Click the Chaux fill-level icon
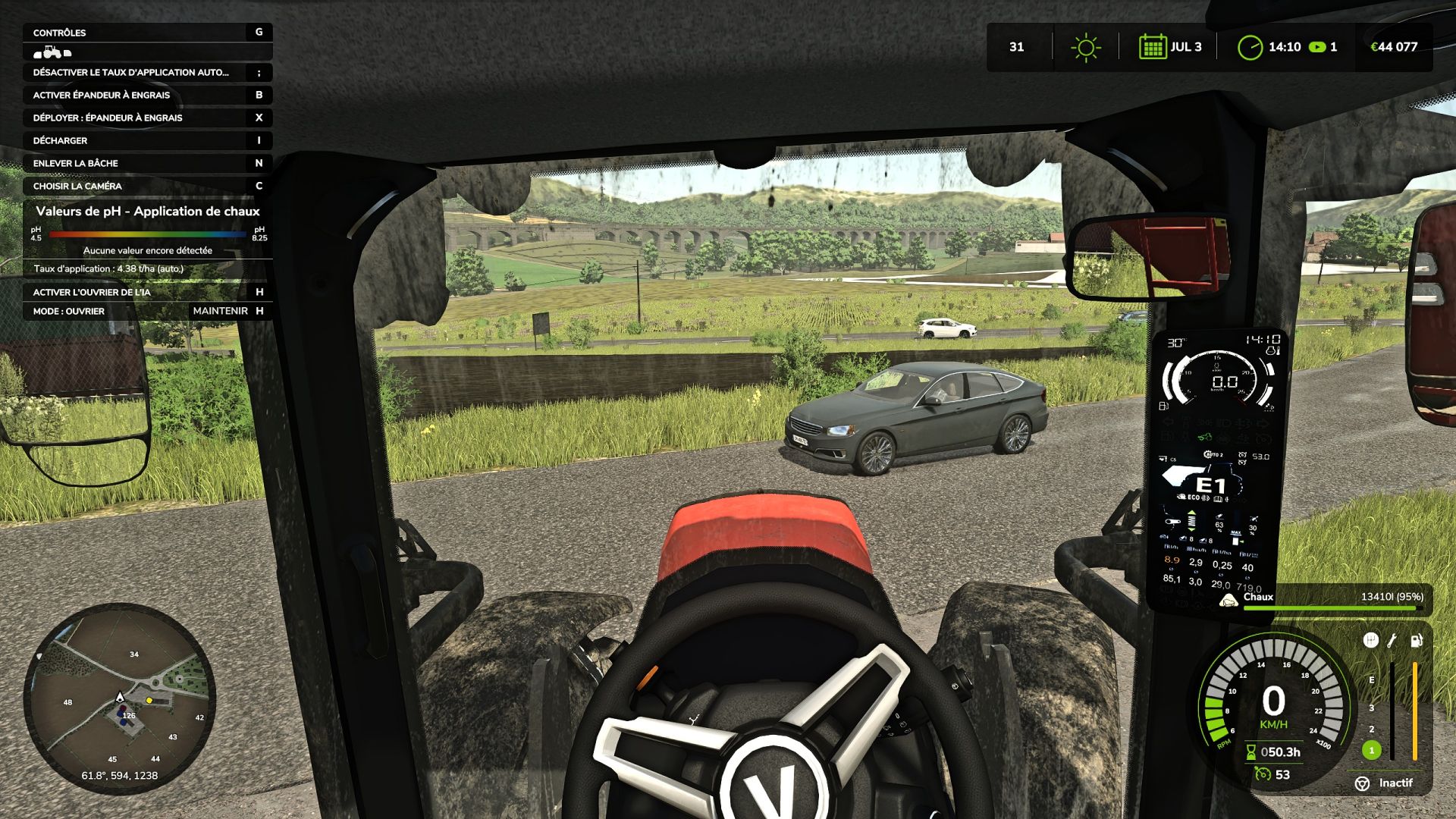The image size is (1456, 819). coord(1228,600)
